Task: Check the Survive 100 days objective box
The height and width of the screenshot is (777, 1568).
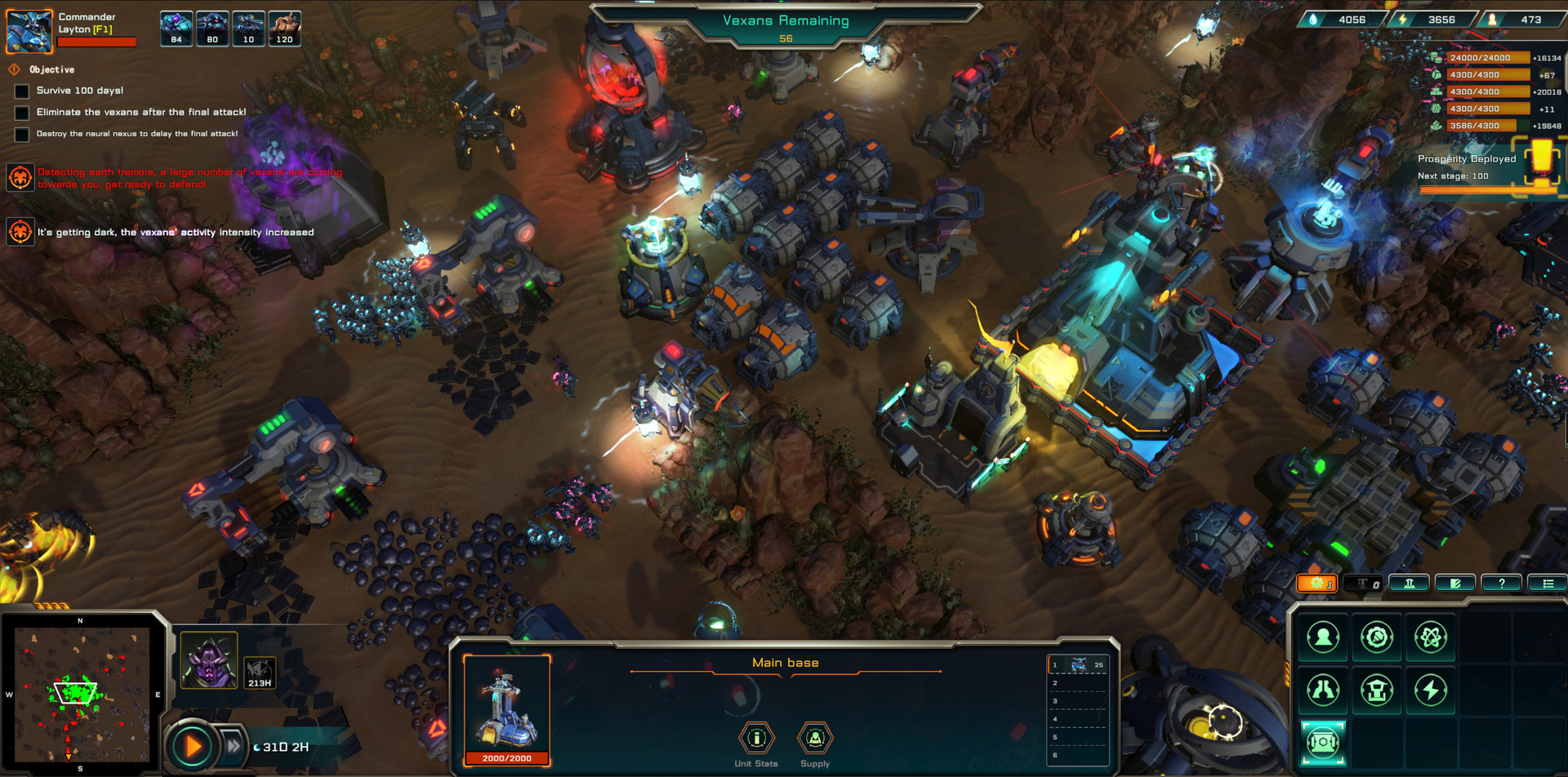Action: tap(20, 91)
